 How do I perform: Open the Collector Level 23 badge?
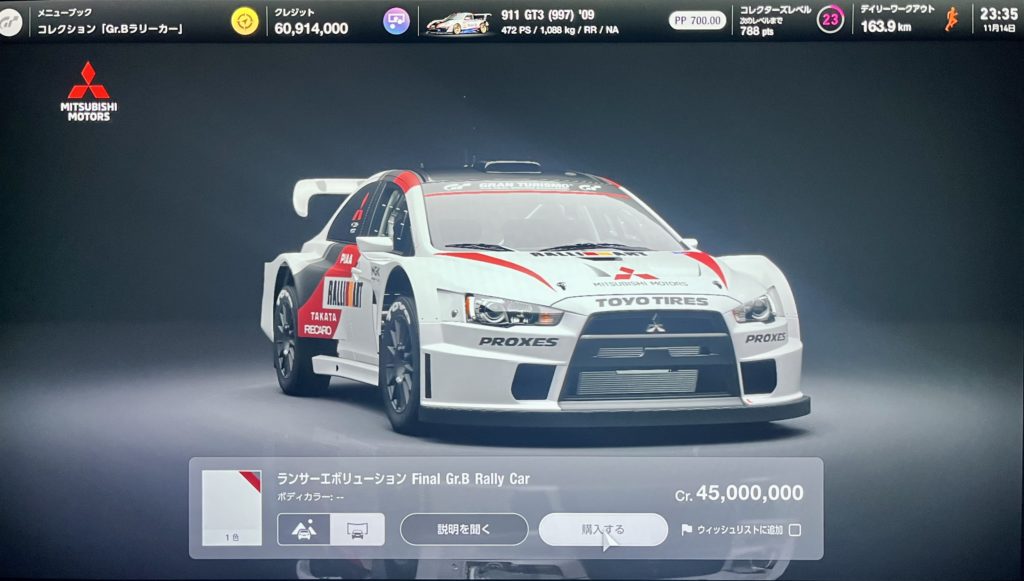(830, 20)
